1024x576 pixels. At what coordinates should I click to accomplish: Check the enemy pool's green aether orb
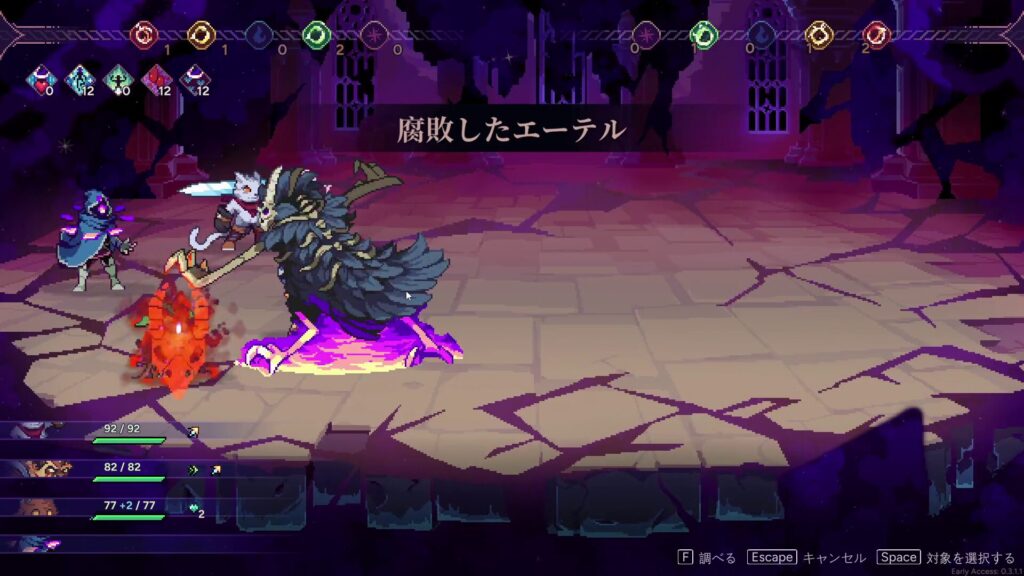tap(704, 35)
